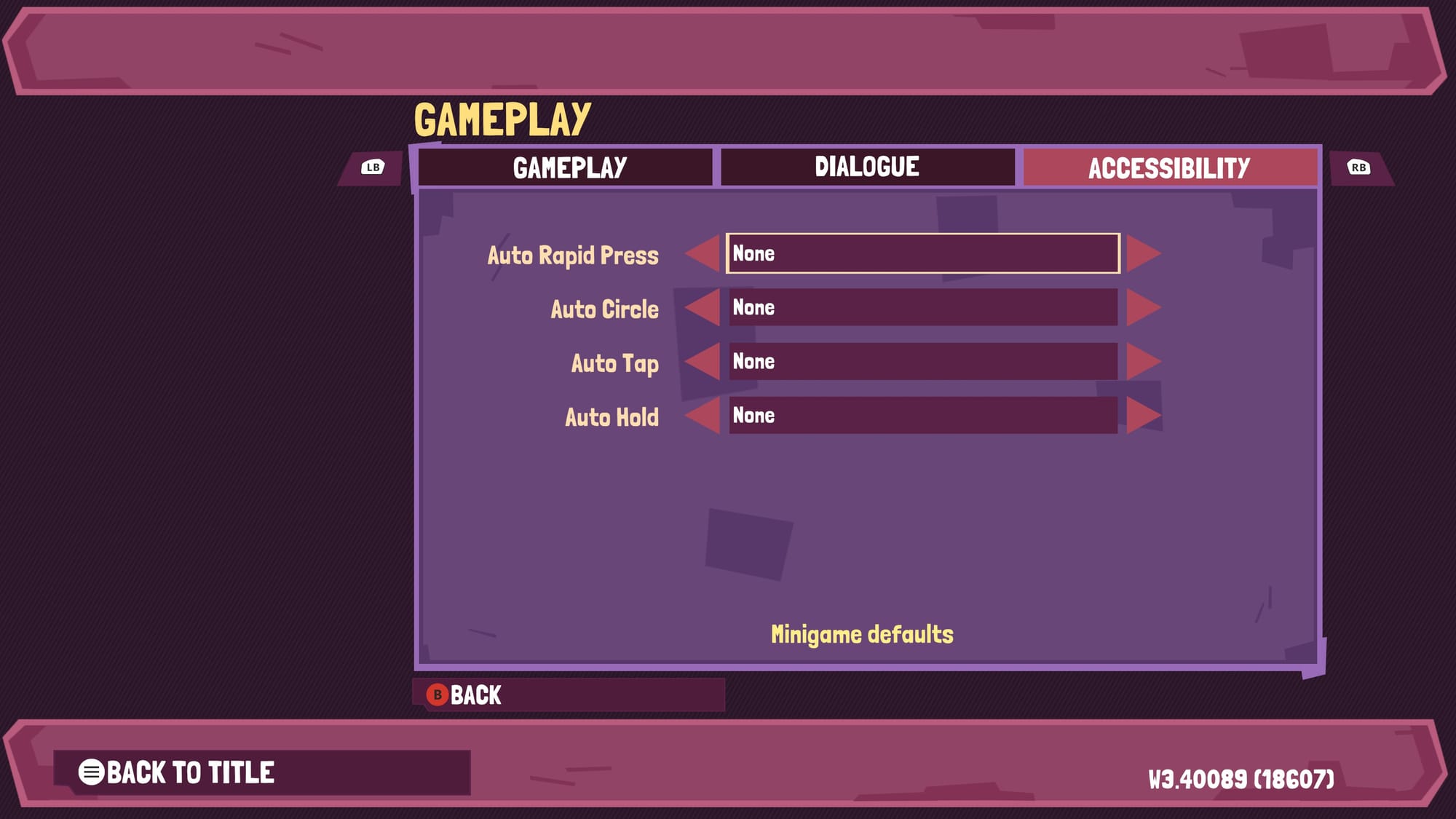Screen dimensions: 1456x819
Task: Select Minigame defaults
Action: point(863,632)
